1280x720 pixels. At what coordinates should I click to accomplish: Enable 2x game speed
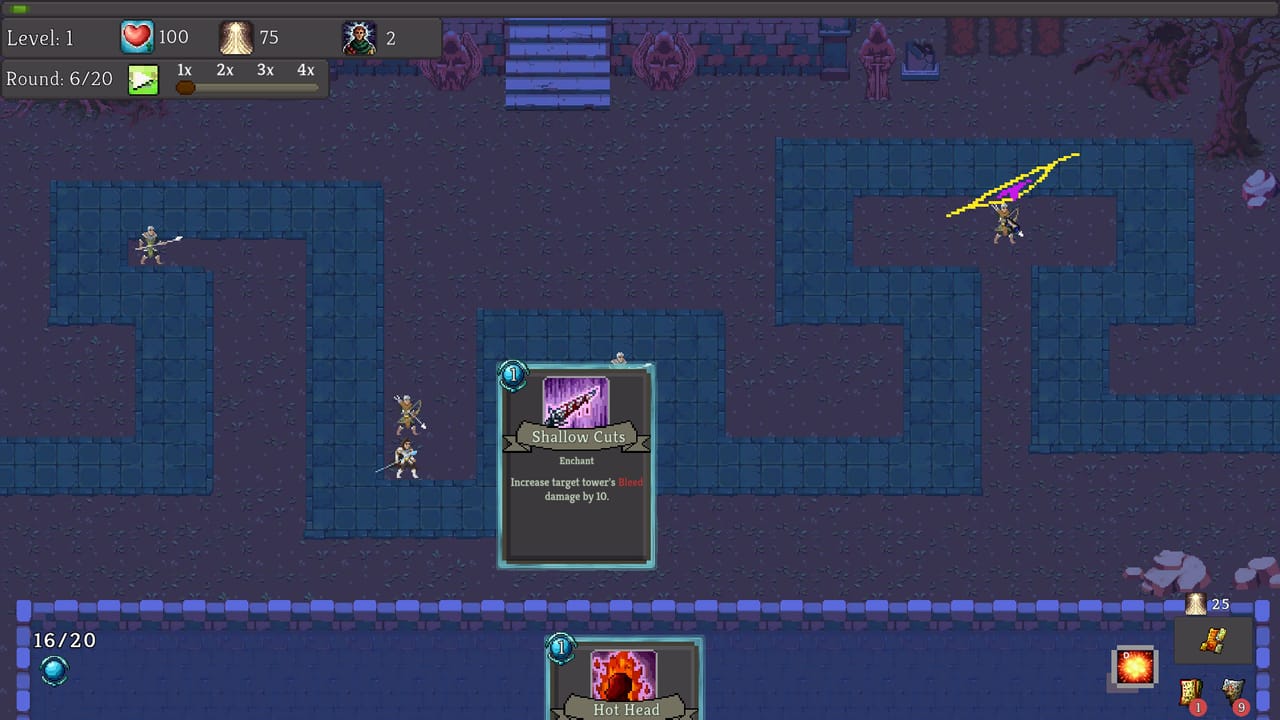pos(223,70)
